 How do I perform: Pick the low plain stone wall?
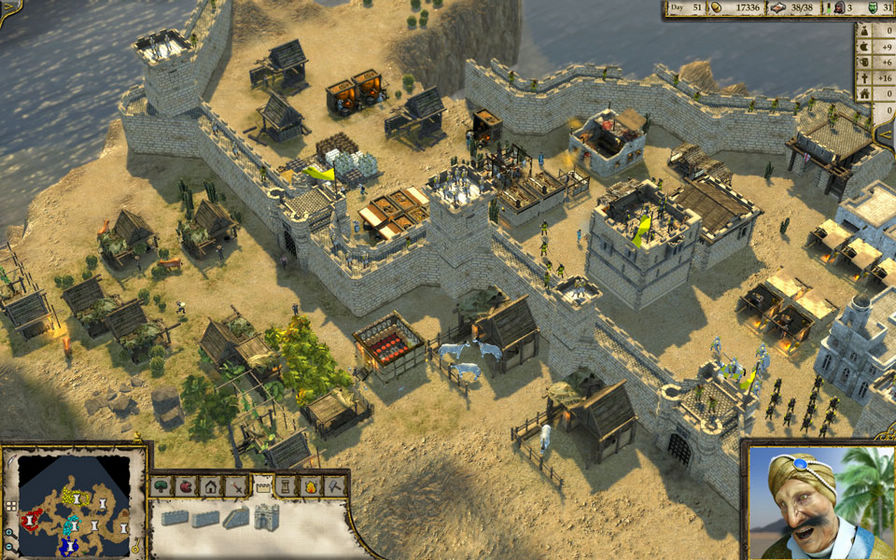tap(205, 518)
